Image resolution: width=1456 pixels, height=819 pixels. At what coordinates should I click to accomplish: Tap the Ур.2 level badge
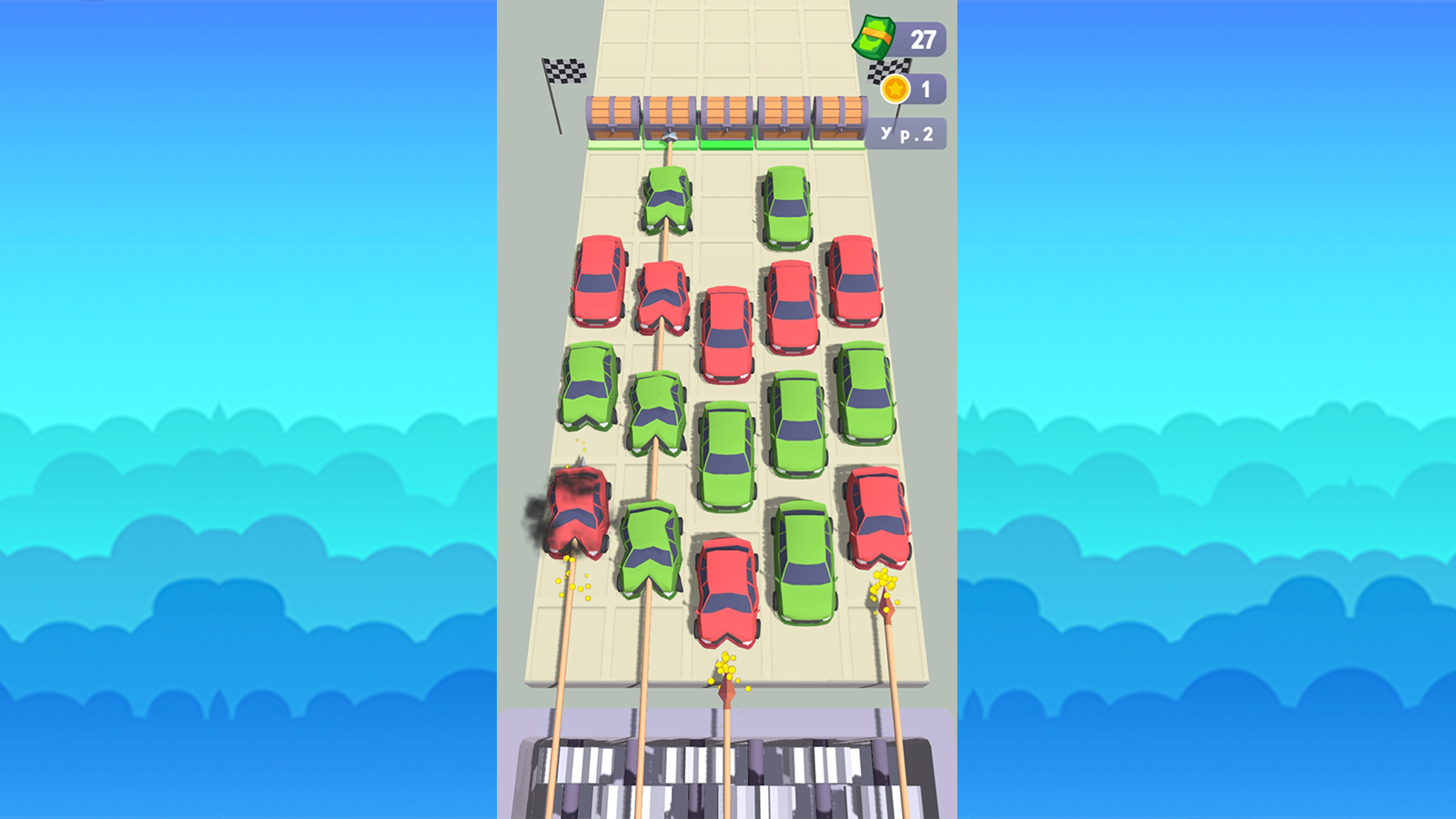pyautogui.click(x=905, y=133)
